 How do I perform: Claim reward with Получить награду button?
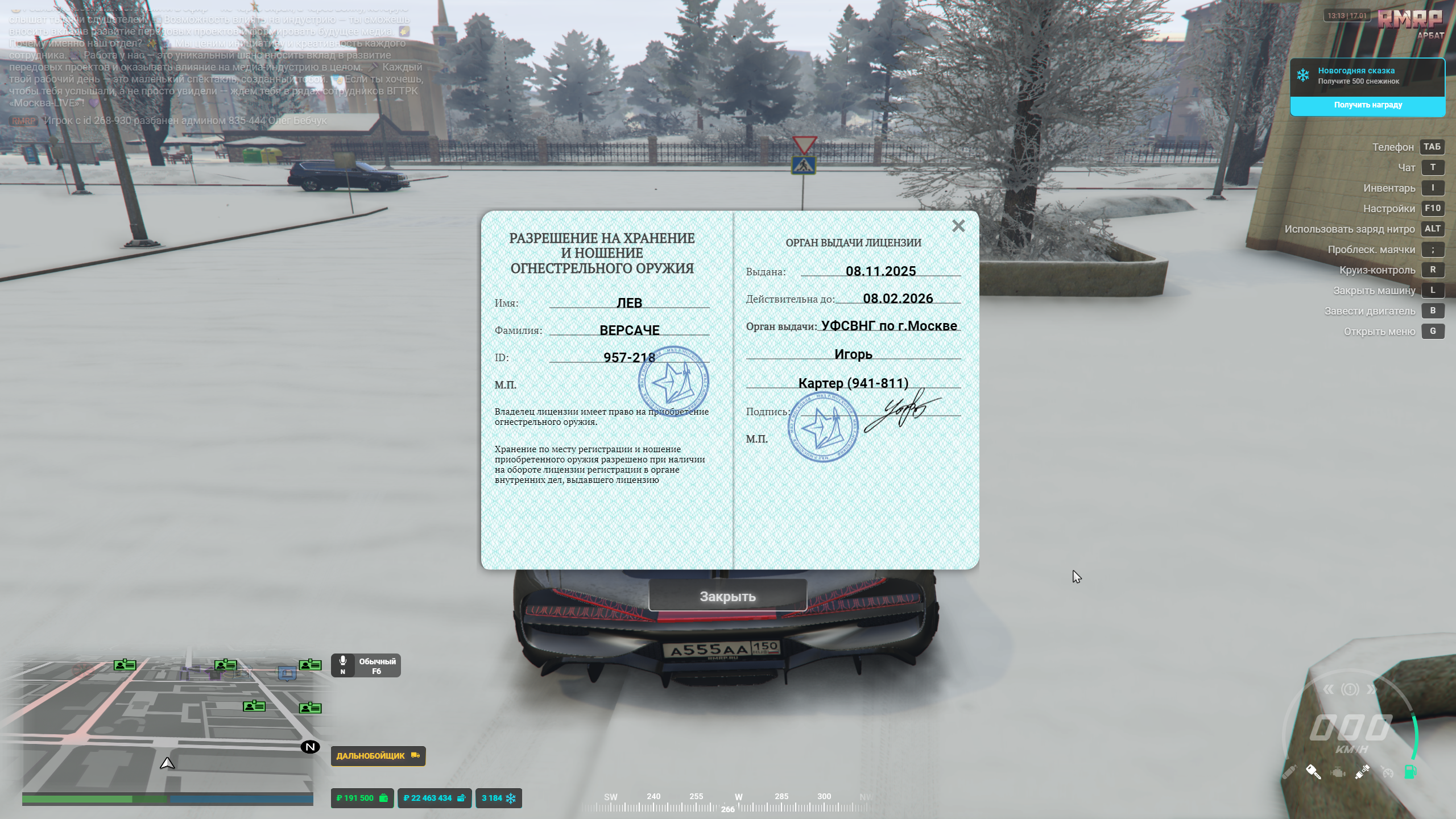click(1367, 105)
